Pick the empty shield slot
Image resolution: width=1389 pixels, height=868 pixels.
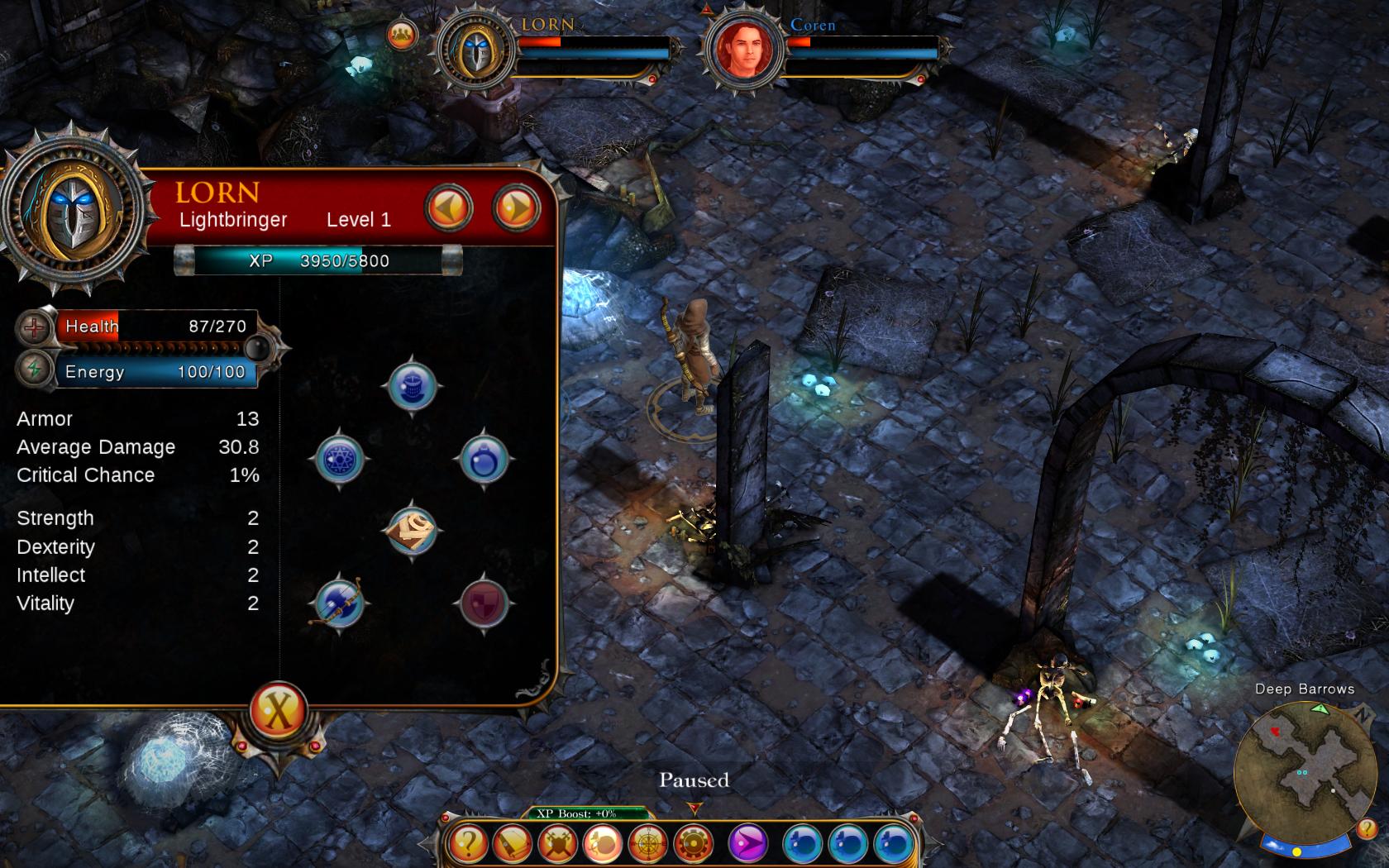tap(484, 603)
